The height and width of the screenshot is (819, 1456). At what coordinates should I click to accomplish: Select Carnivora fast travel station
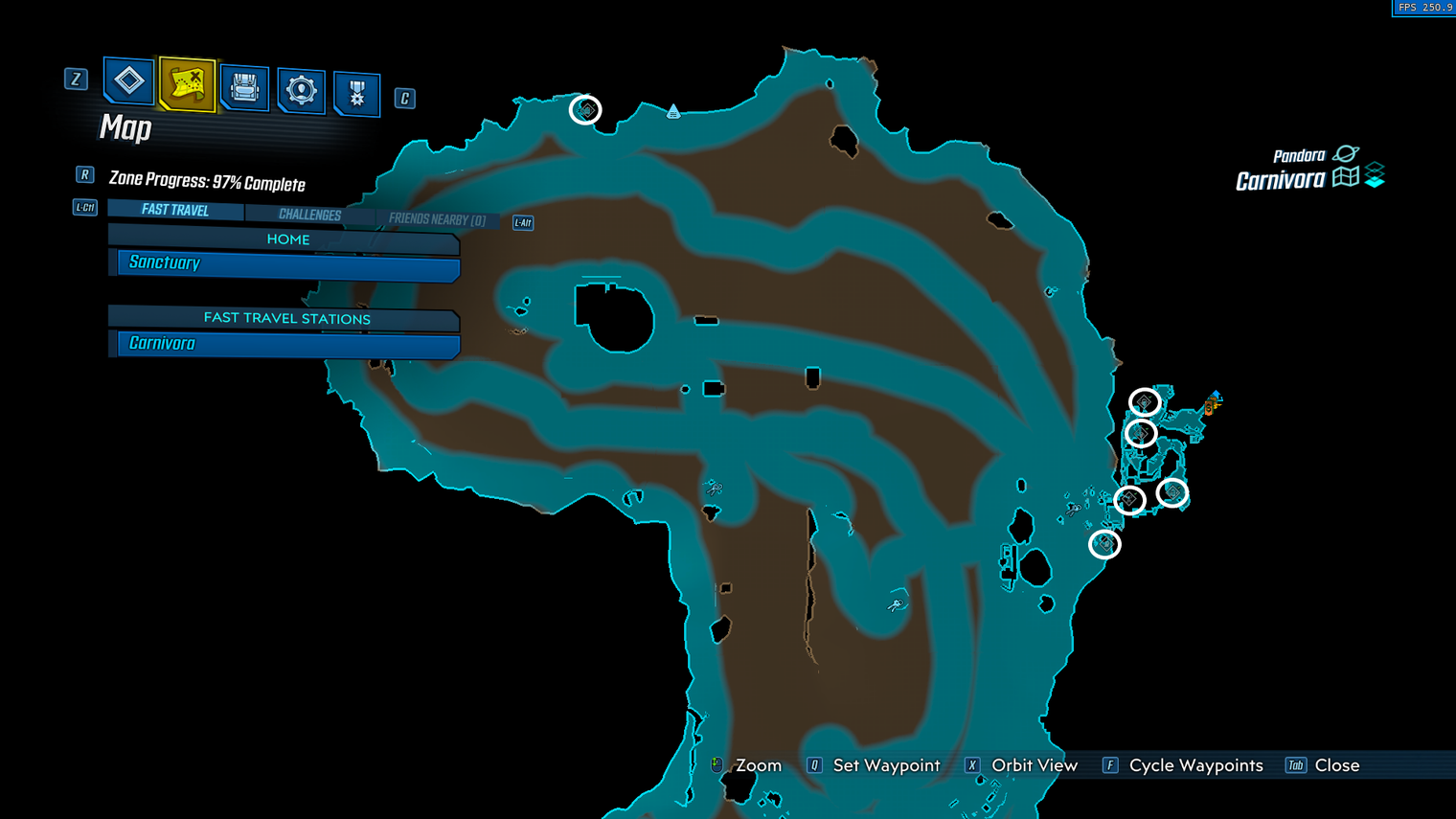point(287,344)
